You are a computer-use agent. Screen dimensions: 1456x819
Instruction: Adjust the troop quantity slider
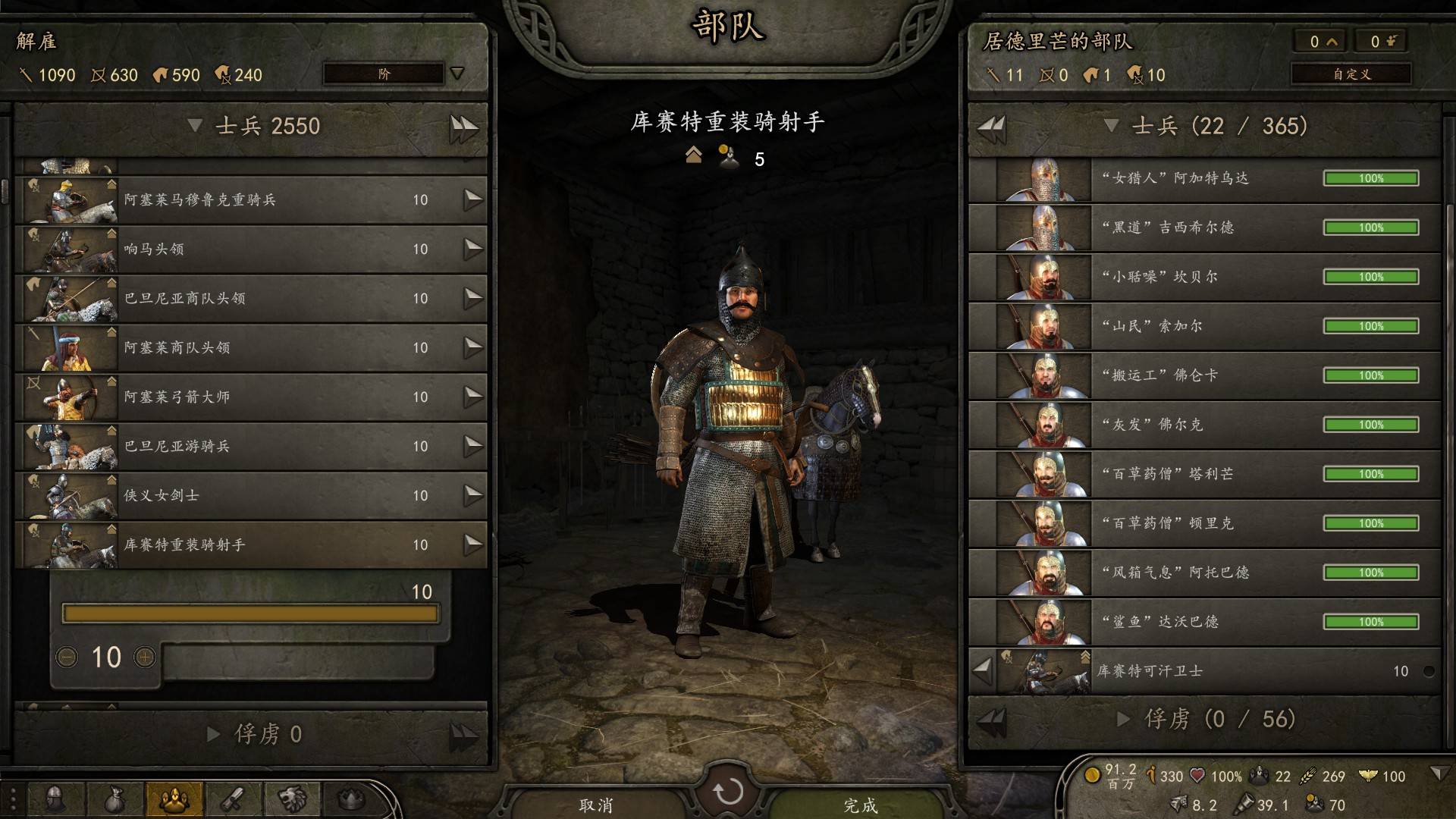(250, 613)
